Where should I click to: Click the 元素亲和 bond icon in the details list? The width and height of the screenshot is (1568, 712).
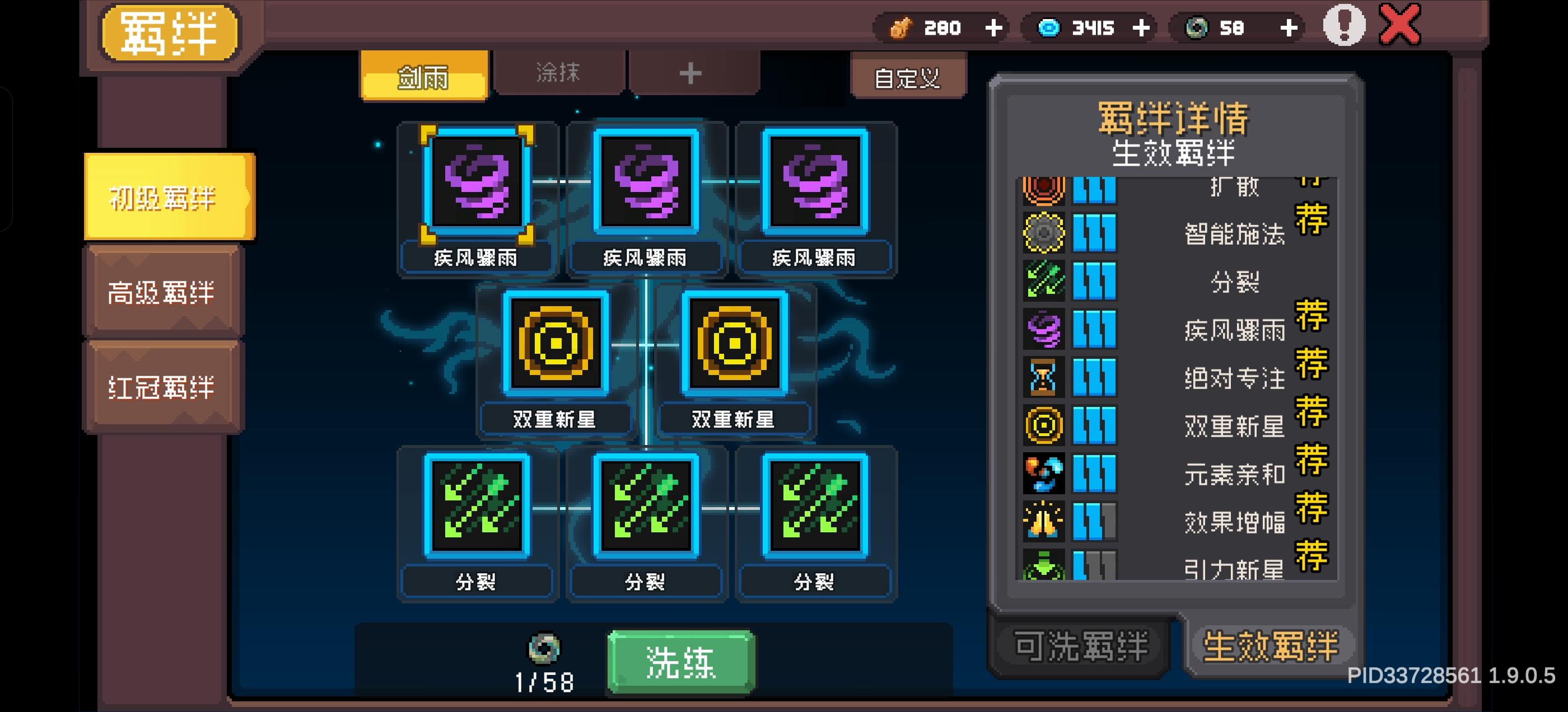pyautogui.click(x=1045, y=475)
